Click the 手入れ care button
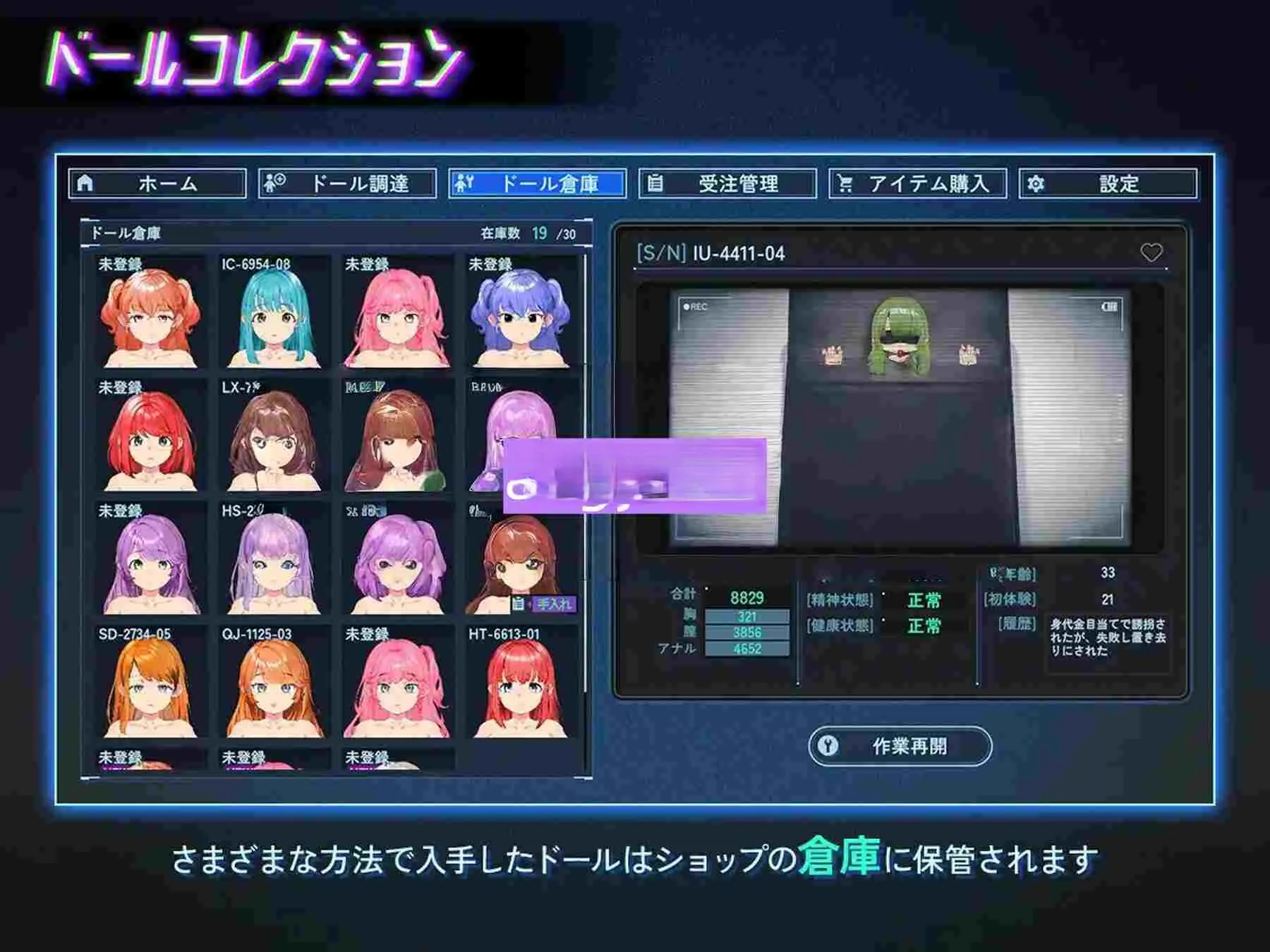Screen dimensions: 1270x952 (x=545, y=604)
